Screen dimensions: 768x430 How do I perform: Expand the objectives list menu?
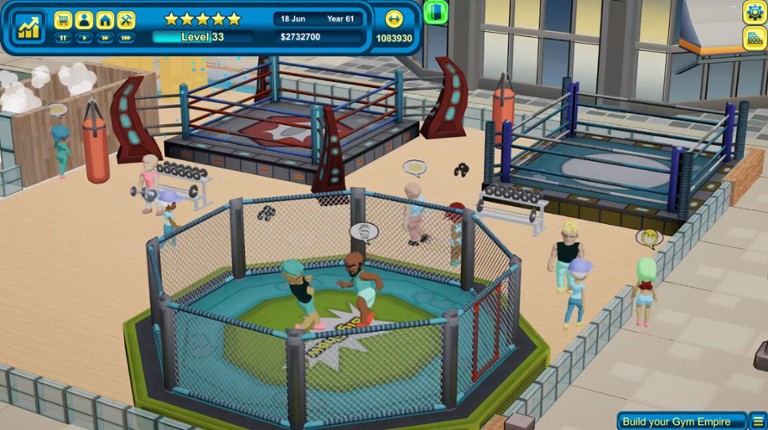758,421
